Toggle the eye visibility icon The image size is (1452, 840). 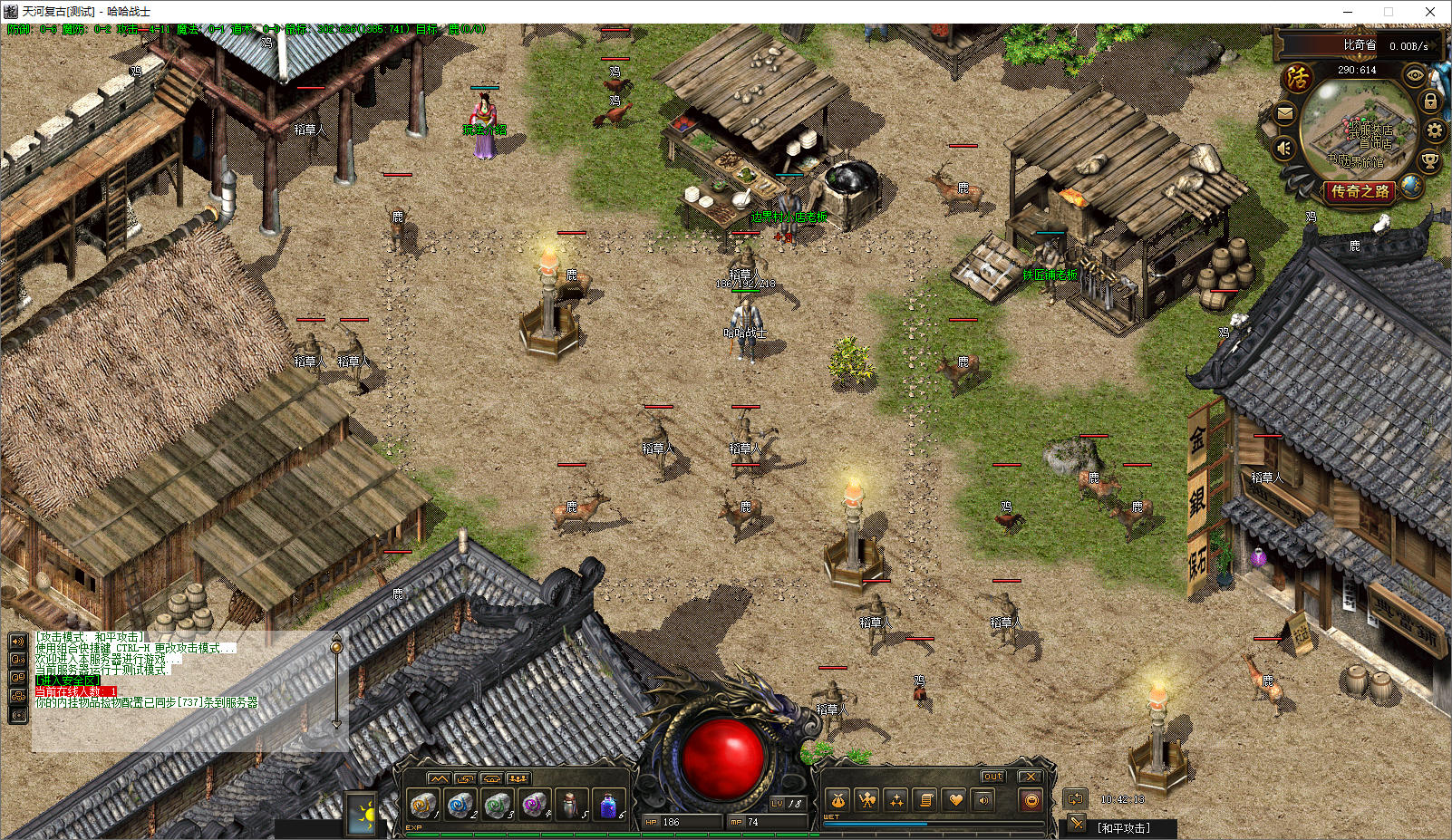point(1414,77)
